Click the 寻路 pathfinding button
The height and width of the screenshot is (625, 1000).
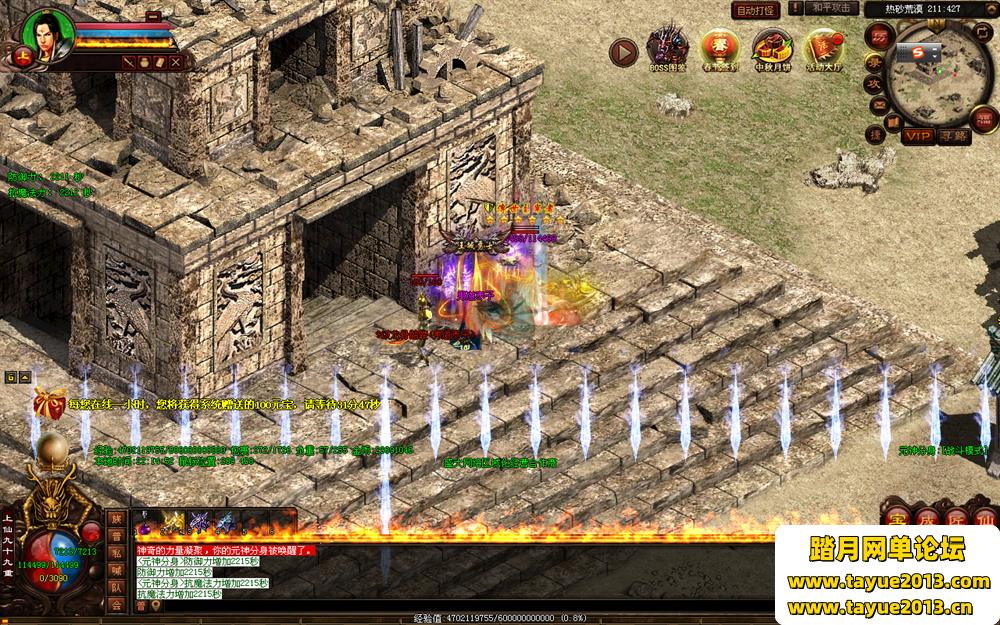(x=955, y=135)
